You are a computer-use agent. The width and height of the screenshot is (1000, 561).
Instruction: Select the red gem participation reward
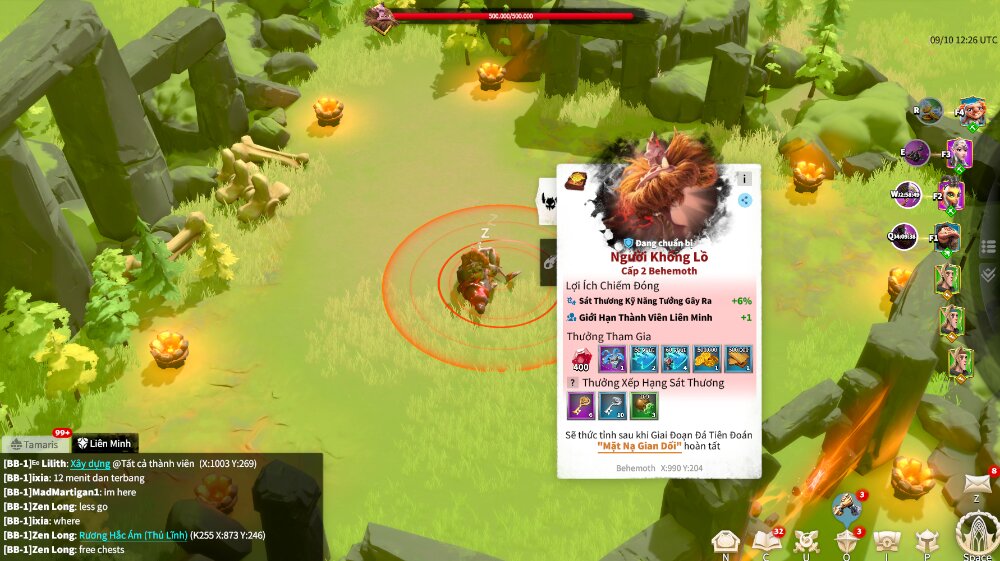[581, 358]
